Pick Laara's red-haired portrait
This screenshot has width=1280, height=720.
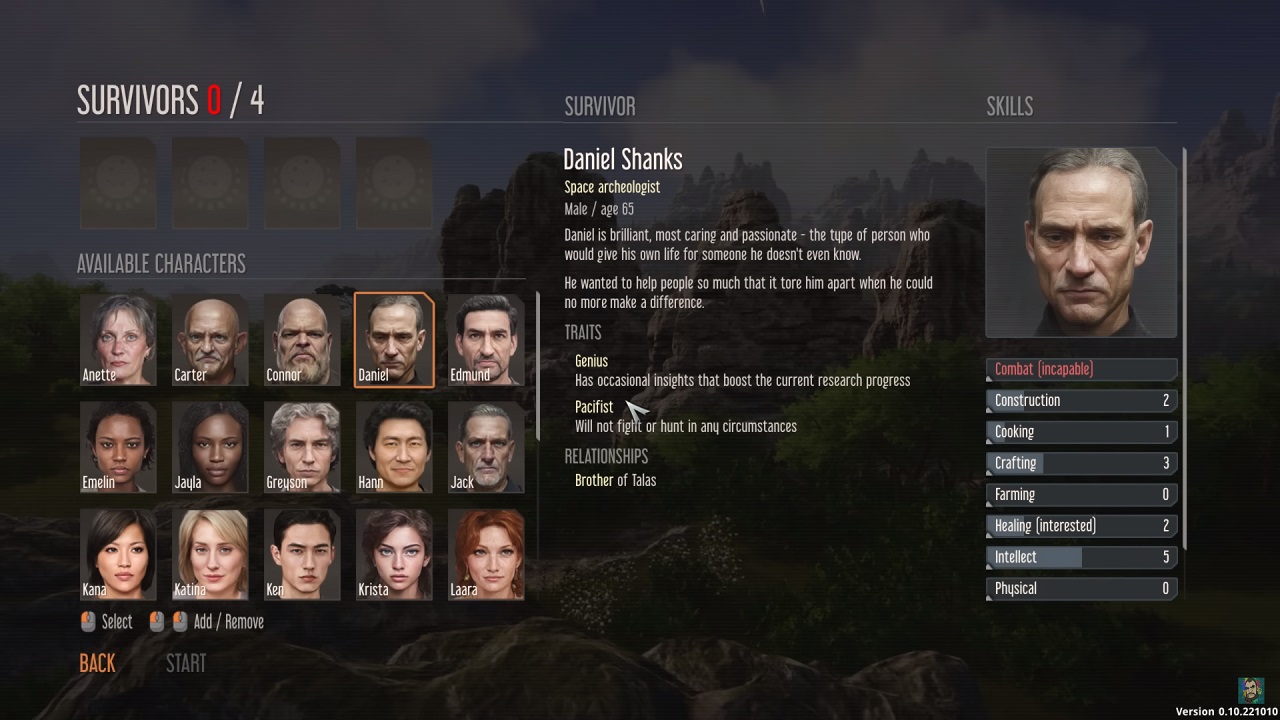coord(486,554)
